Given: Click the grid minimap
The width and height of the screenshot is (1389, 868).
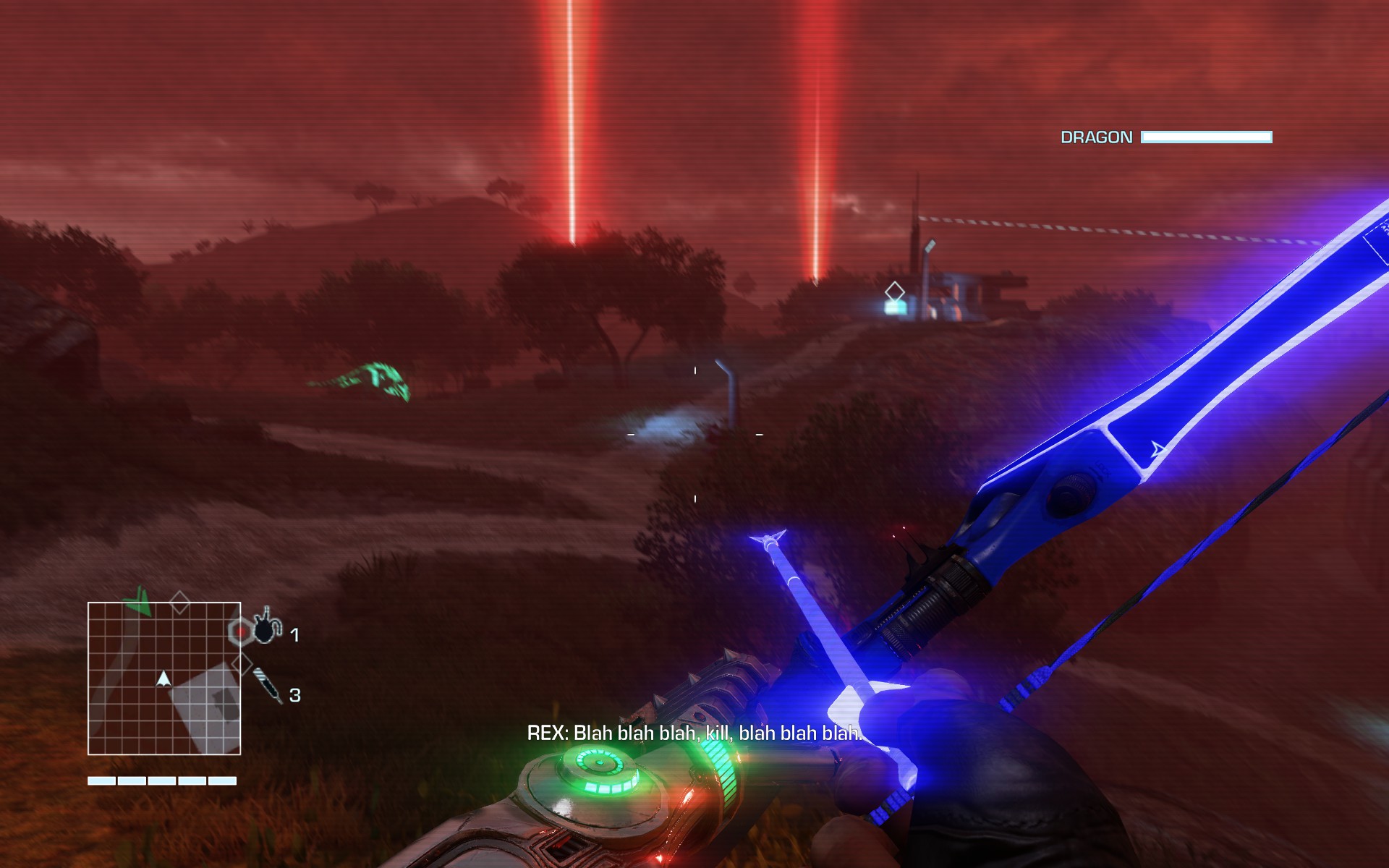Looking at the screenshot, I should click(x=164, y=678).
